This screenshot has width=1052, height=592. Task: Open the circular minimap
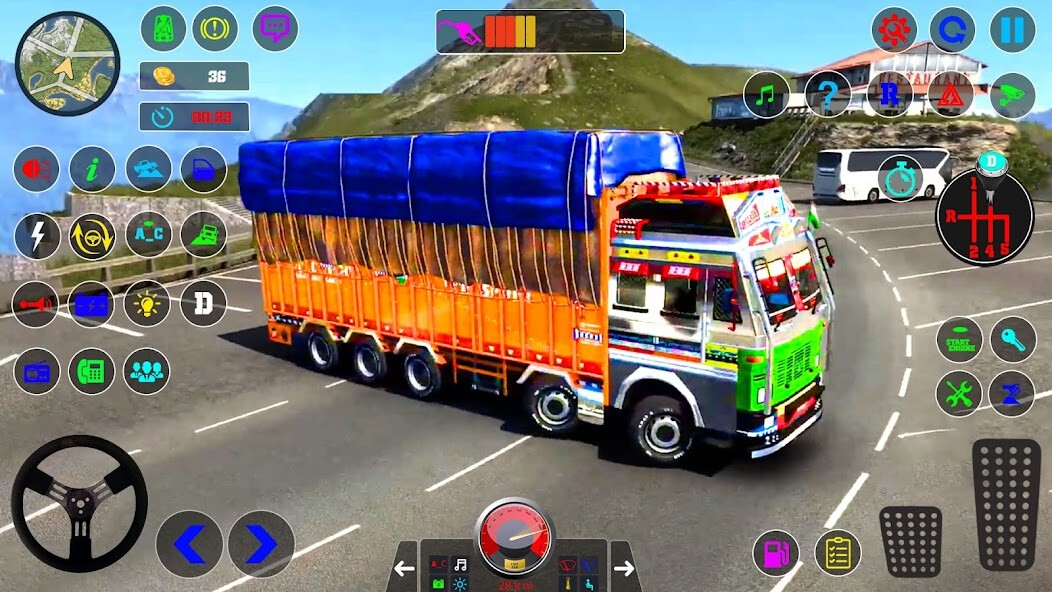(67, 64)
